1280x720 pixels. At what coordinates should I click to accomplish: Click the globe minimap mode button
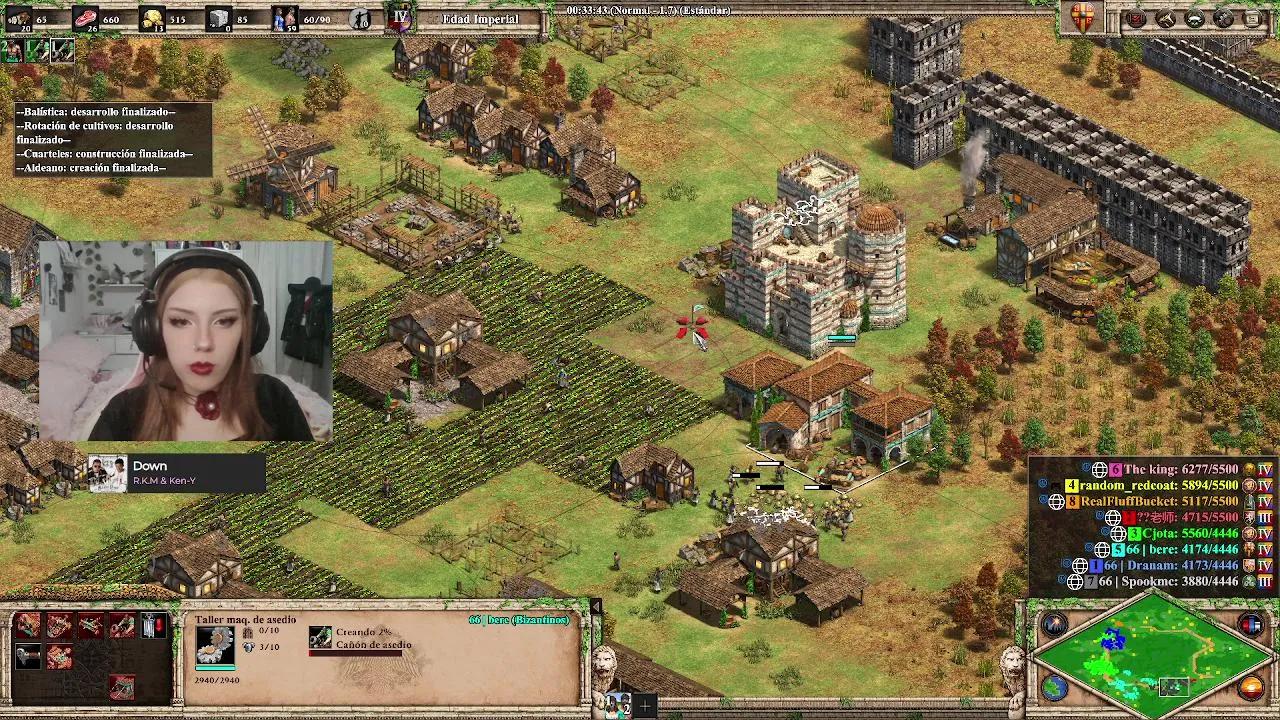tap(1054, 687)
